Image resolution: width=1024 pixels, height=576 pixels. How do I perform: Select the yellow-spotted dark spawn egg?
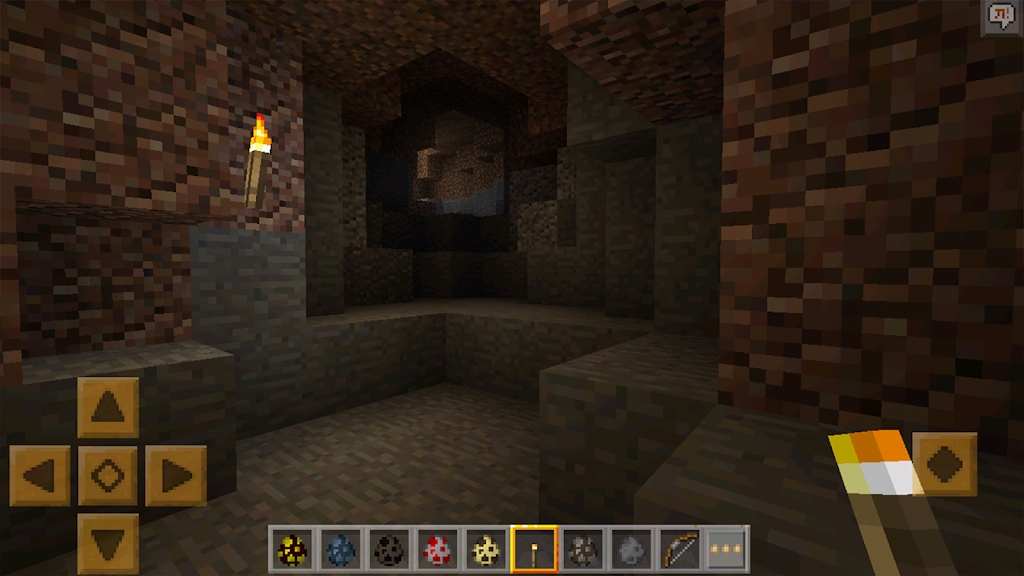pos(293,549)
